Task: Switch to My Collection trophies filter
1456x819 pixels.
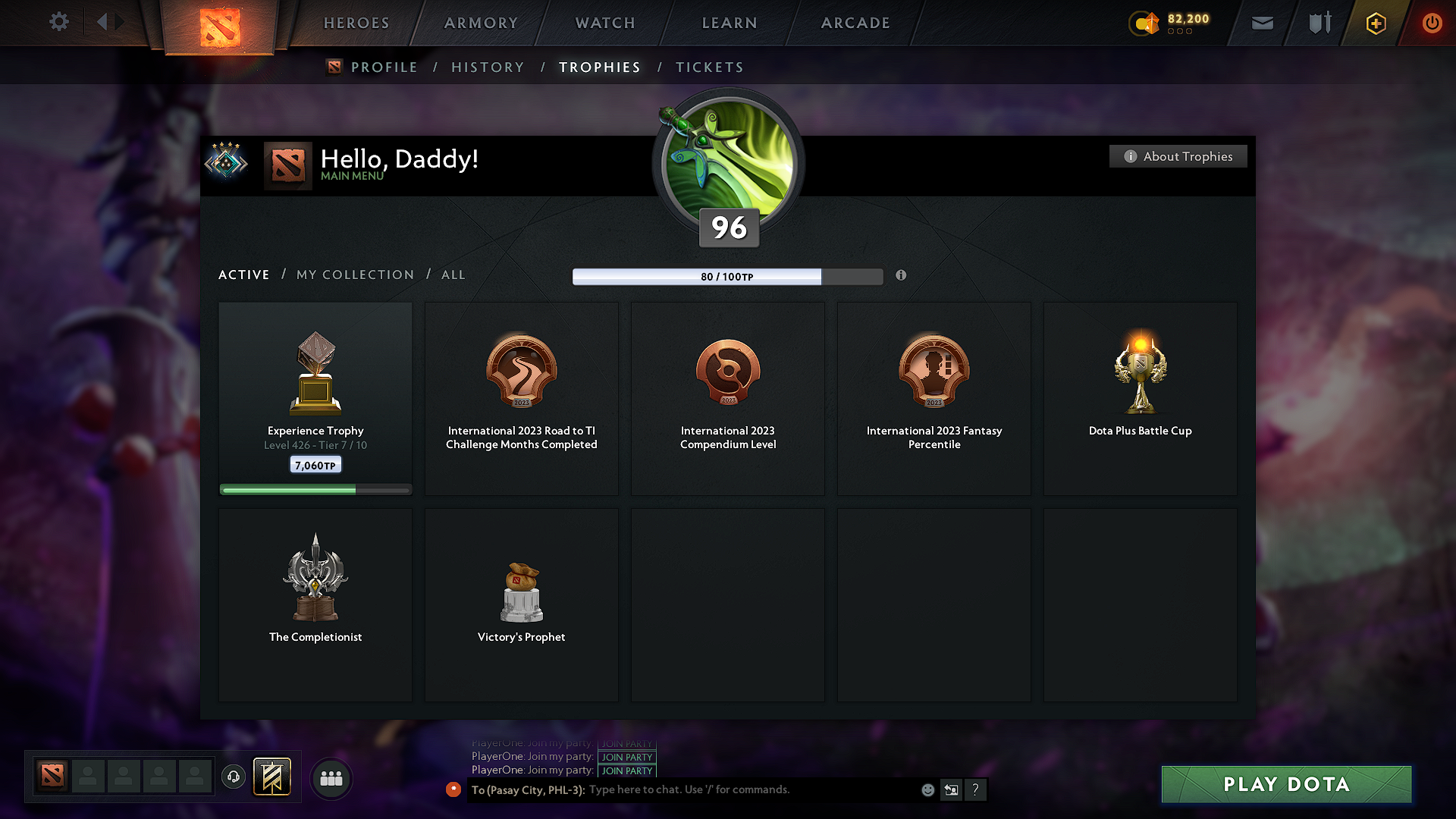Action: (x=356, y=275)
